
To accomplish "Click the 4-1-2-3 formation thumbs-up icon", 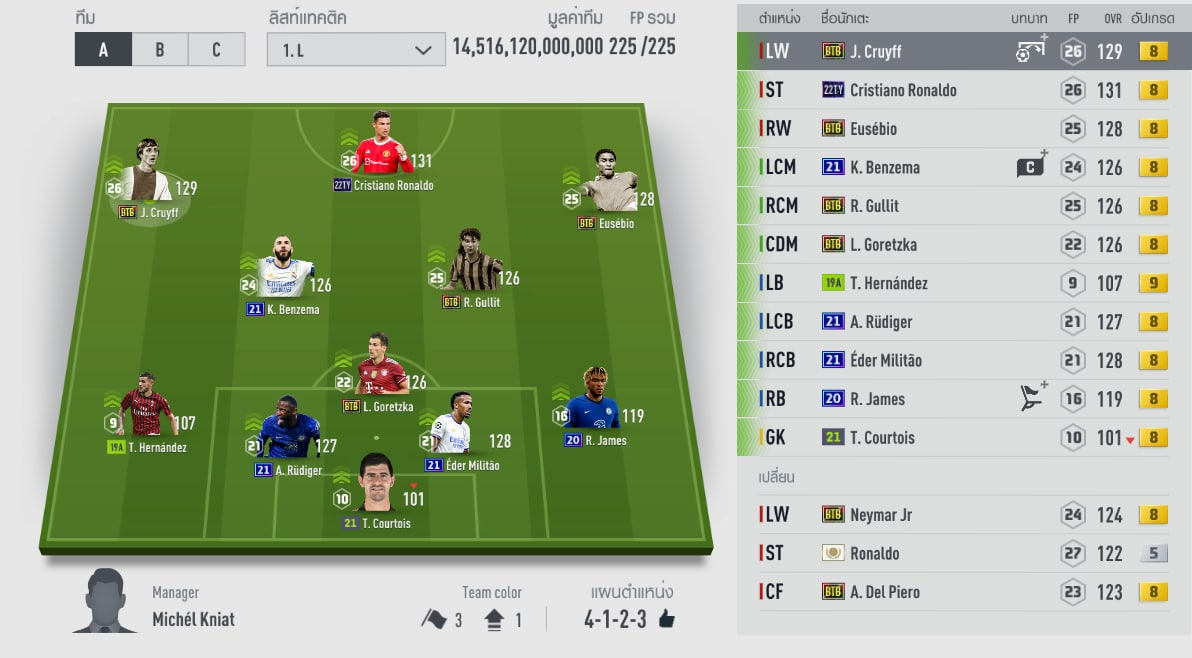I will [667, 620].
